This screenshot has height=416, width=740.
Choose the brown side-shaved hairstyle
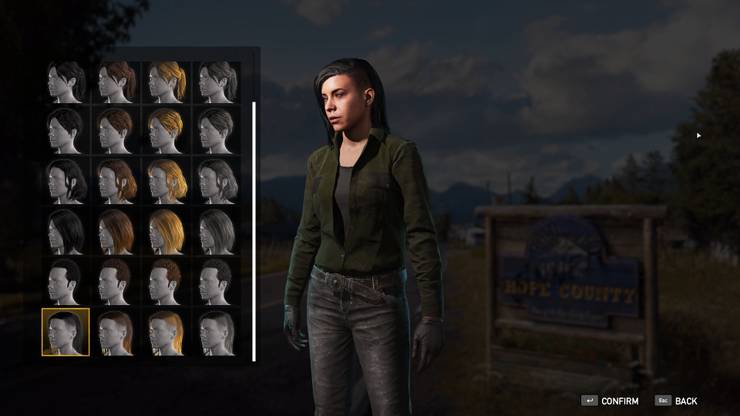(x=116, y=332)
